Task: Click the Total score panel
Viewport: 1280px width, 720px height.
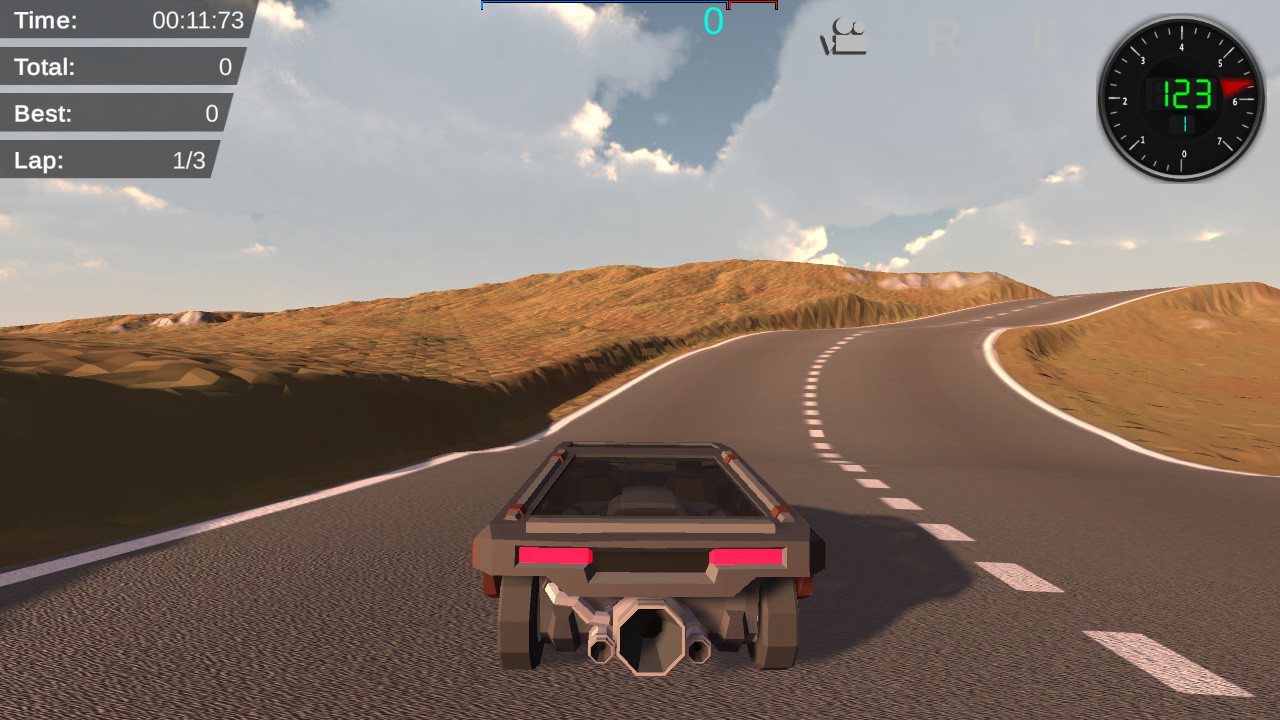Action: (115, 66)
